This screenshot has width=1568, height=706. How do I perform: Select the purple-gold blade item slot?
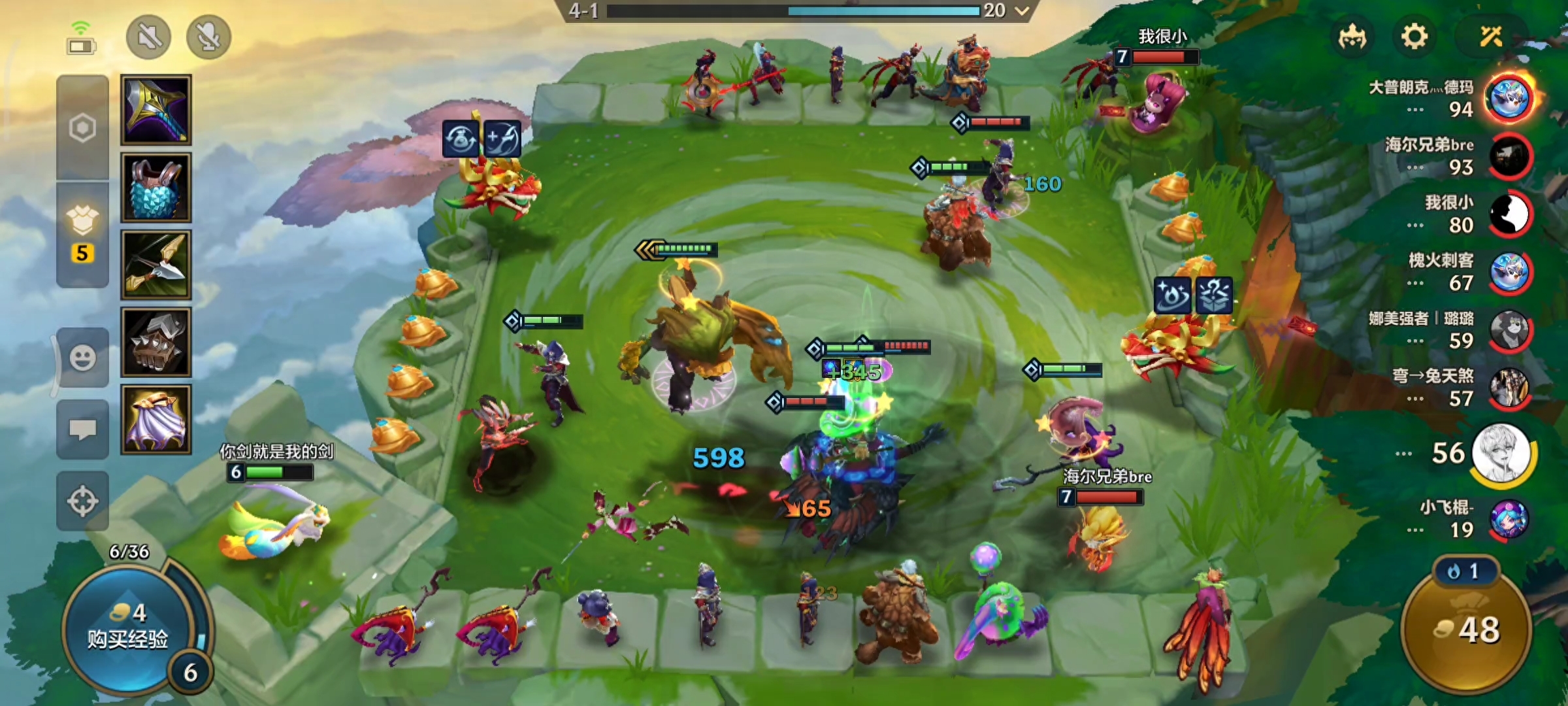156,109
